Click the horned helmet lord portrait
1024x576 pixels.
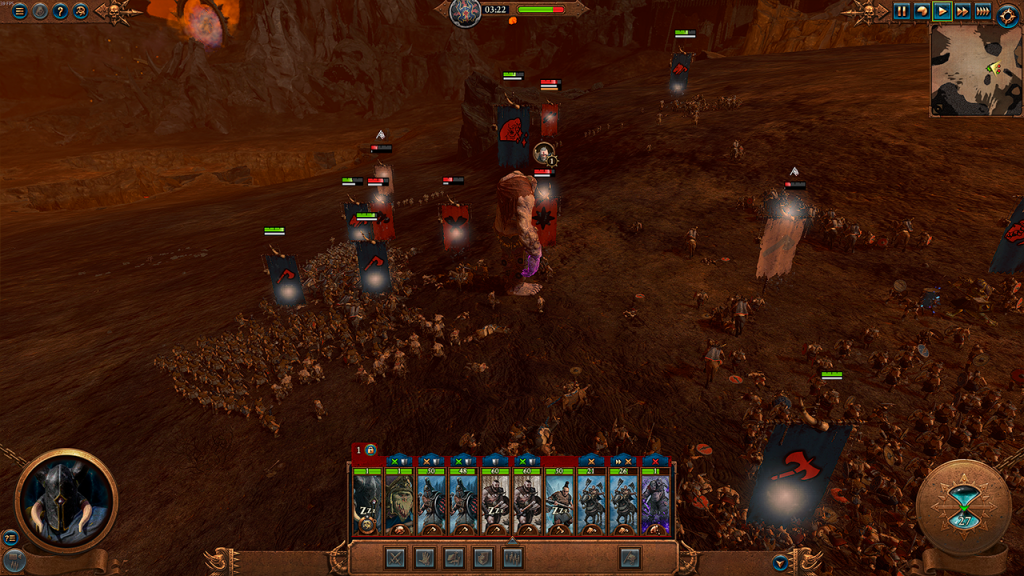click(66, 500)
